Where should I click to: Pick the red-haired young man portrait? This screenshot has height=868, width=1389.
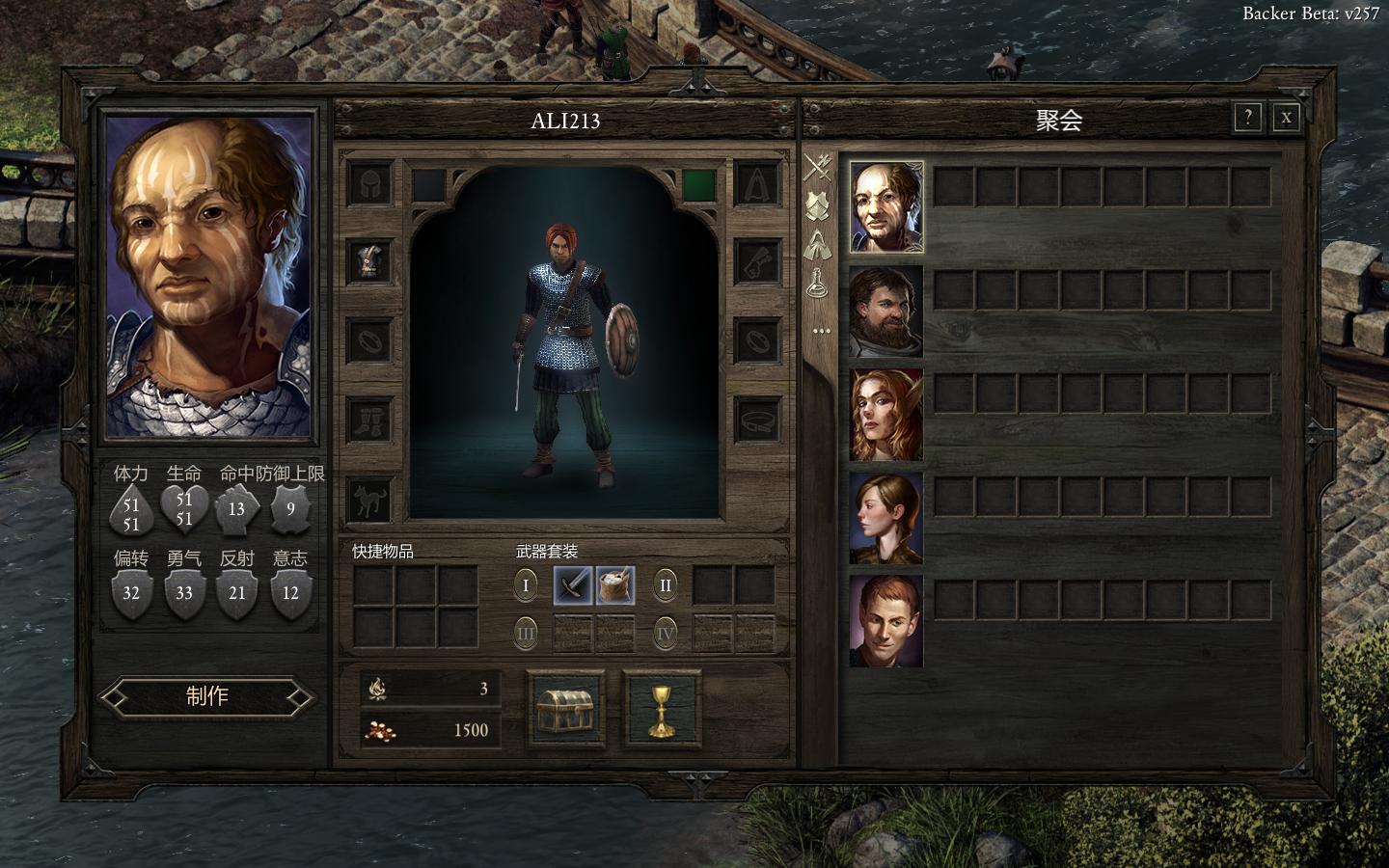[x=885, y=622]
